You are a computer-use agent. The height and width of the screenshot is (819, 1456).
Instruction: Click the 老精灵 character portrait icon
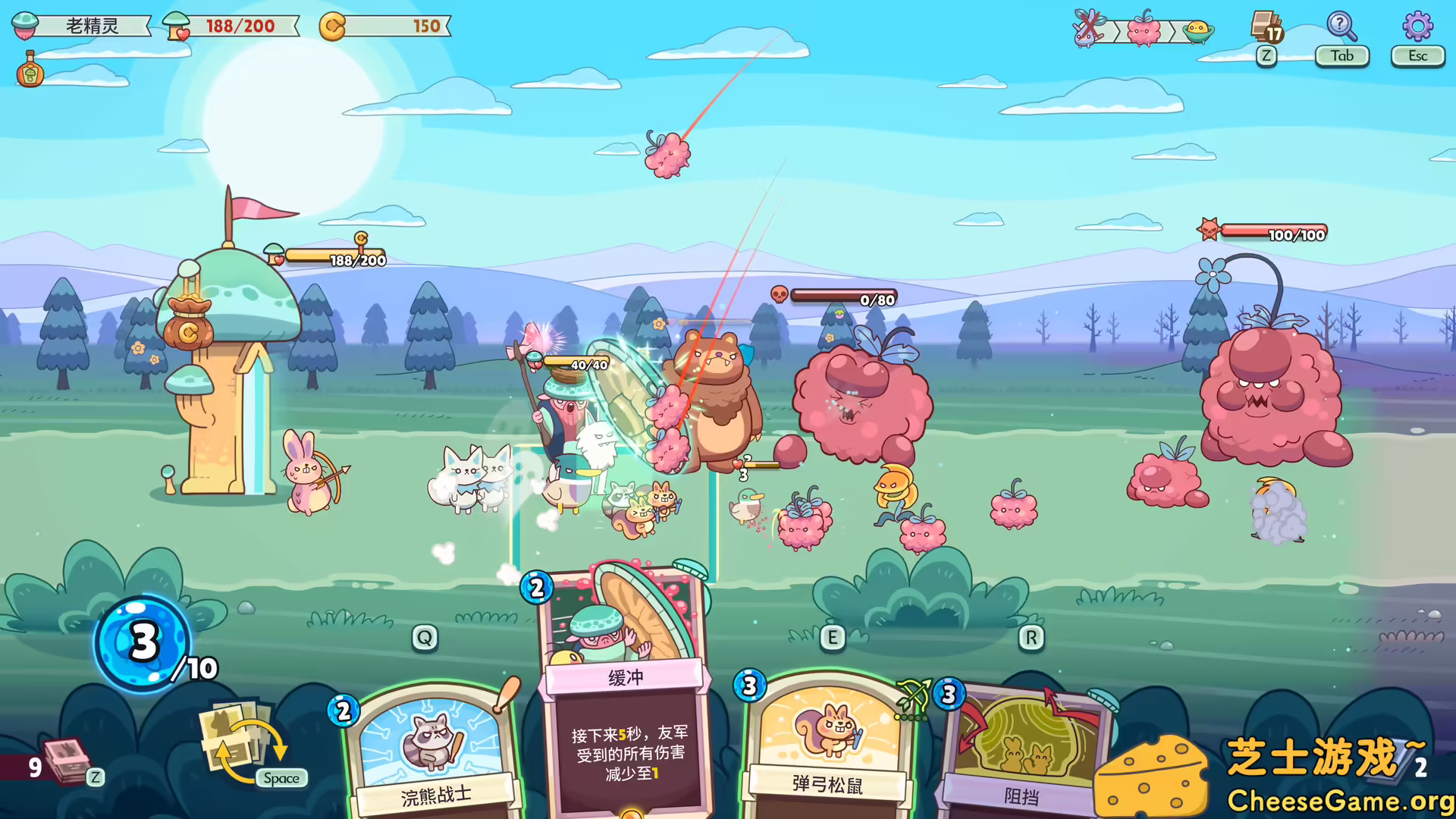coord(27,25)
